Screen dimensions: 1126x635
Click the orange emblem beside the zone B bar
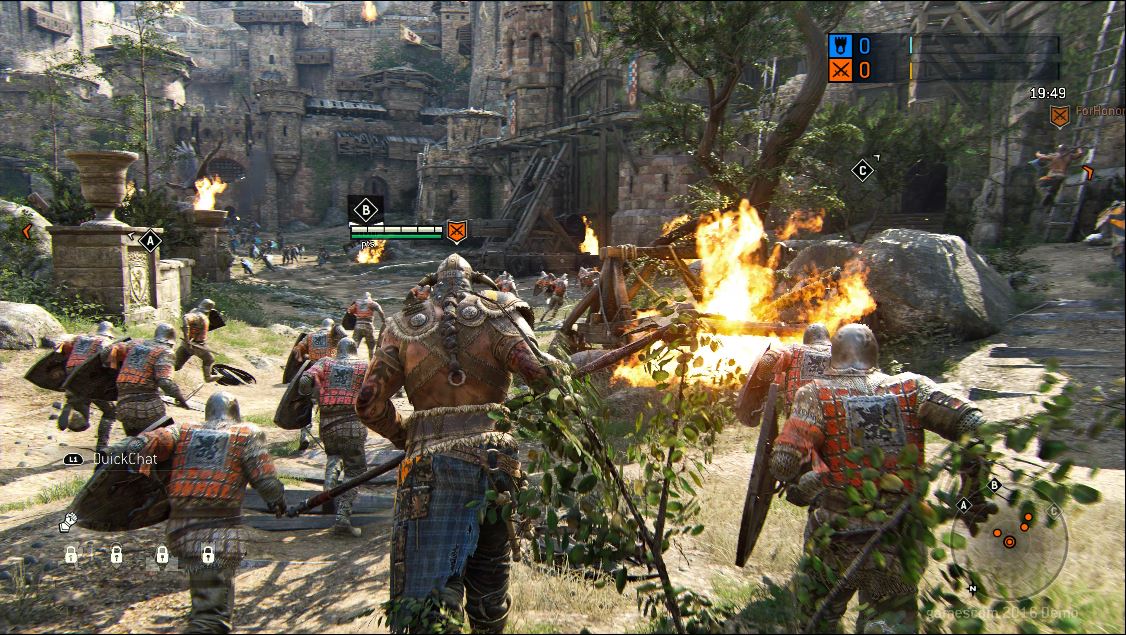[x=456, y=232]
